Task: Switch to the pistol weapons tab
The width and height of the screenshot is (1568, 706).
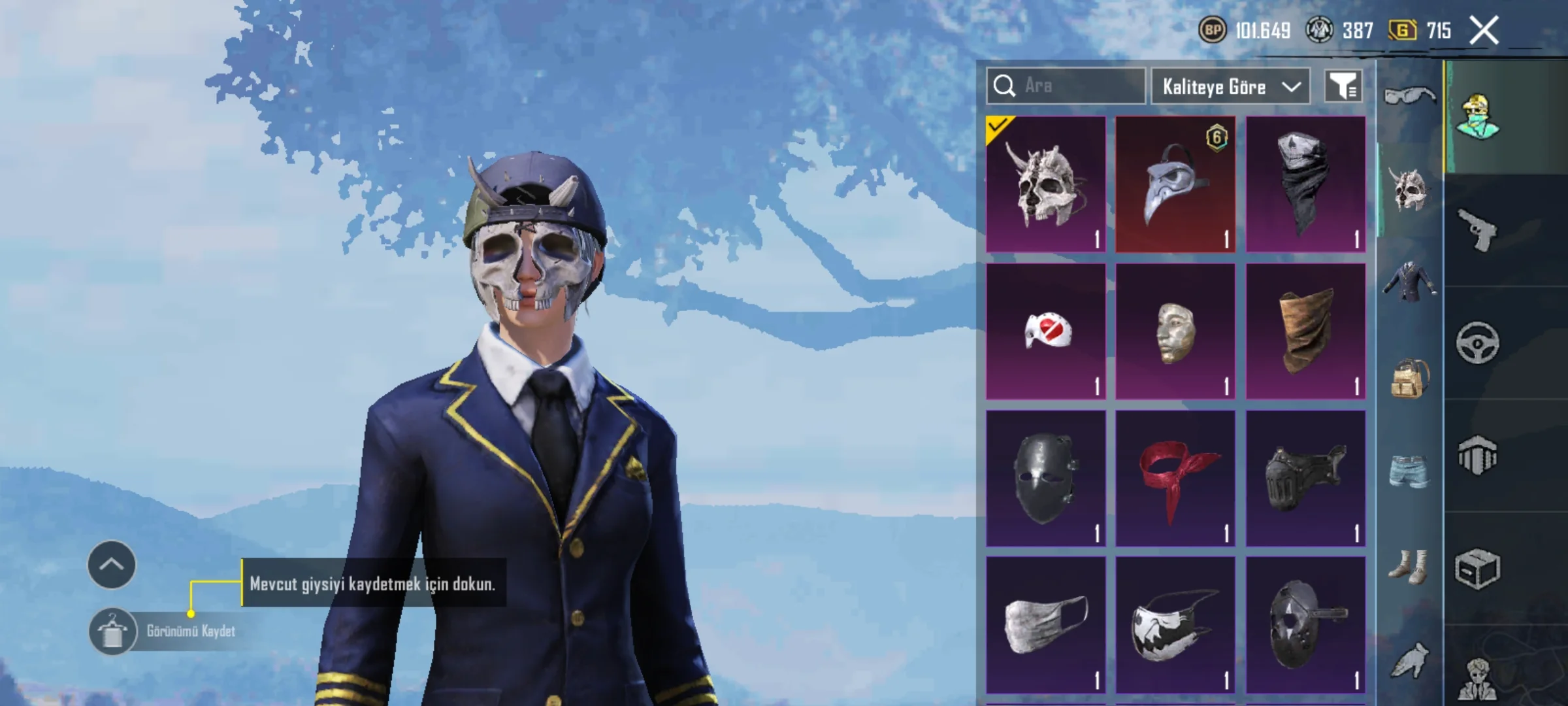Action: [1478, 230]
